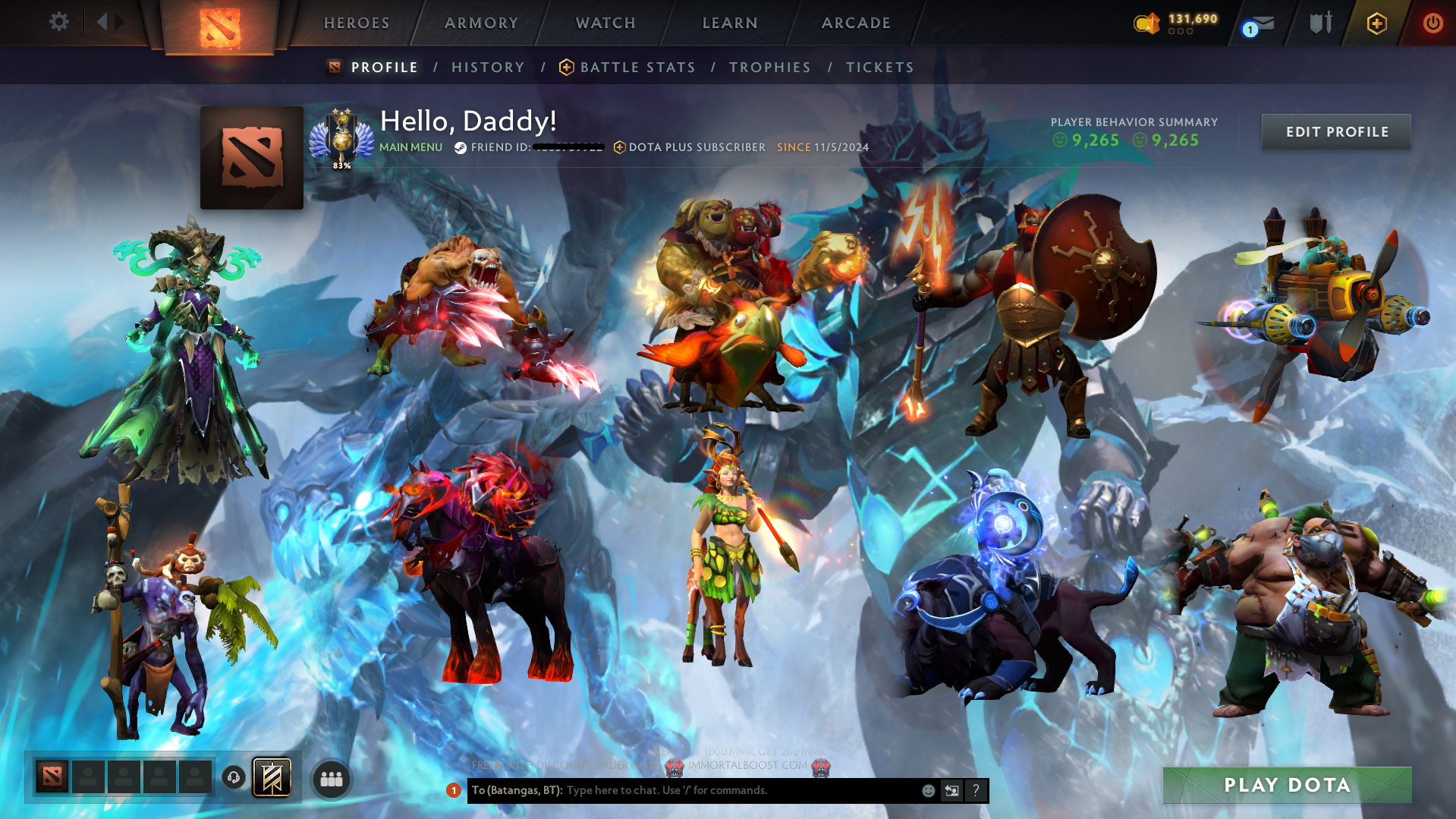Image resolution: width=1456 pixels, height=819 pixels.
Task: Open the friends list icon
Action: coord(330,779)
